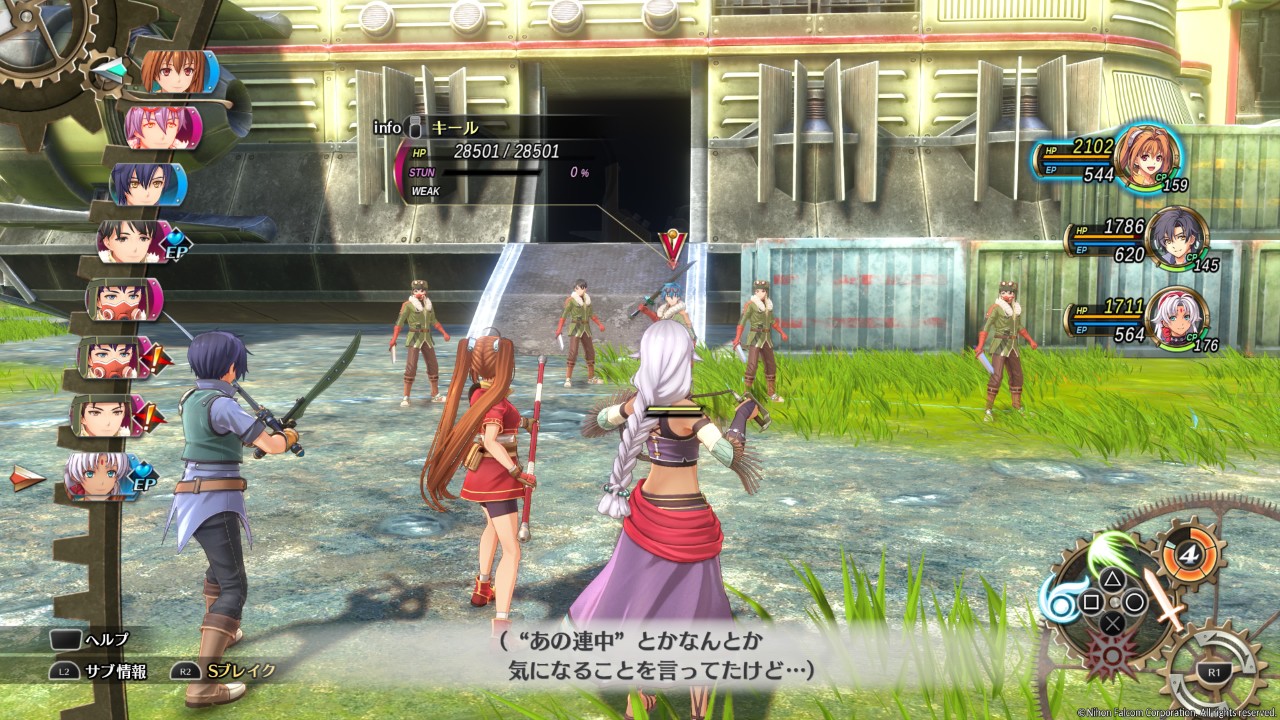This screenshot has width=1280, height=720.
Task: Click the white-haired girl's turn order portrait
Action: (99, 476)
